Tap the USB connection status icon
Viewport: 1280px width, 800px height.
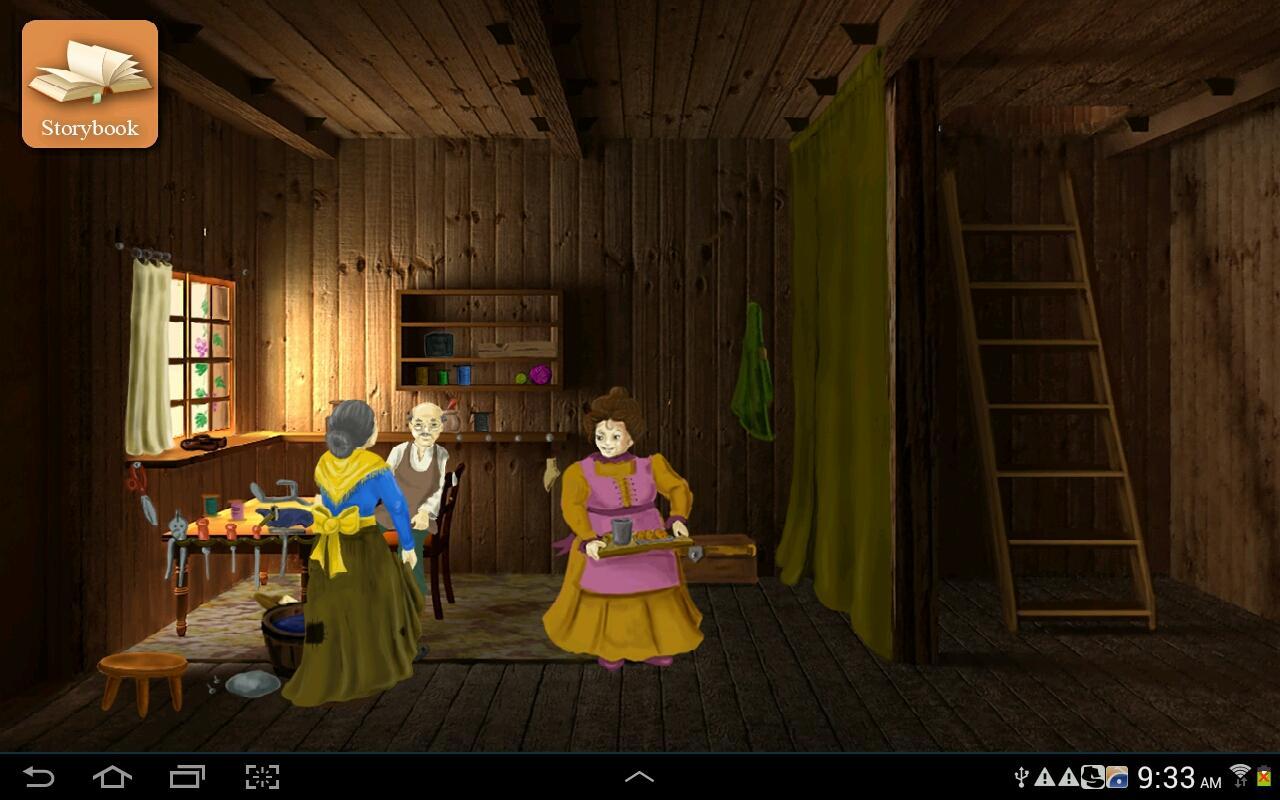pos(1022,778)
